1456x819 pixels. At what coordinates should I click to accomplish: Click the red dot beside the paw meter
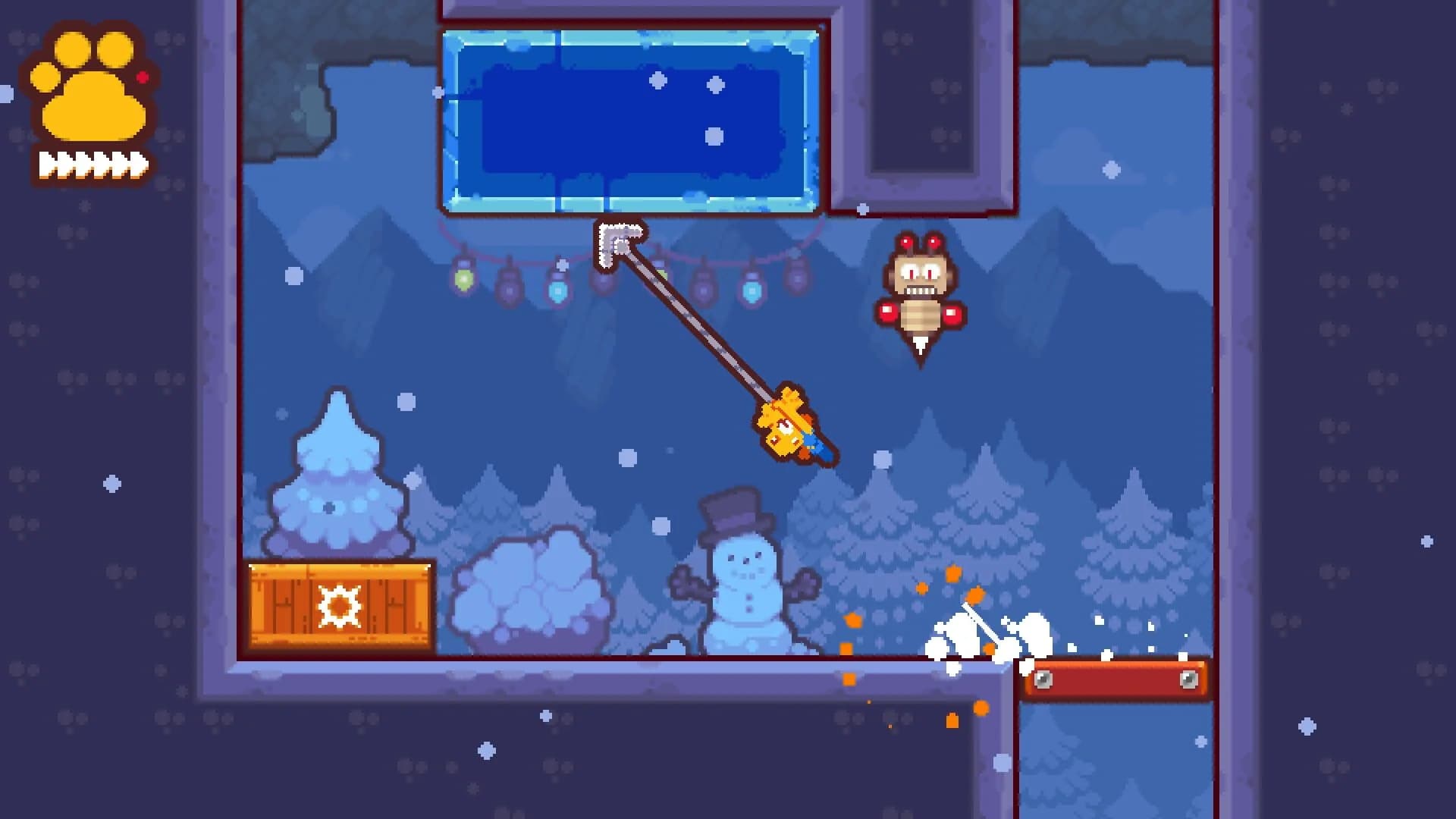click(x=141, y=76)
